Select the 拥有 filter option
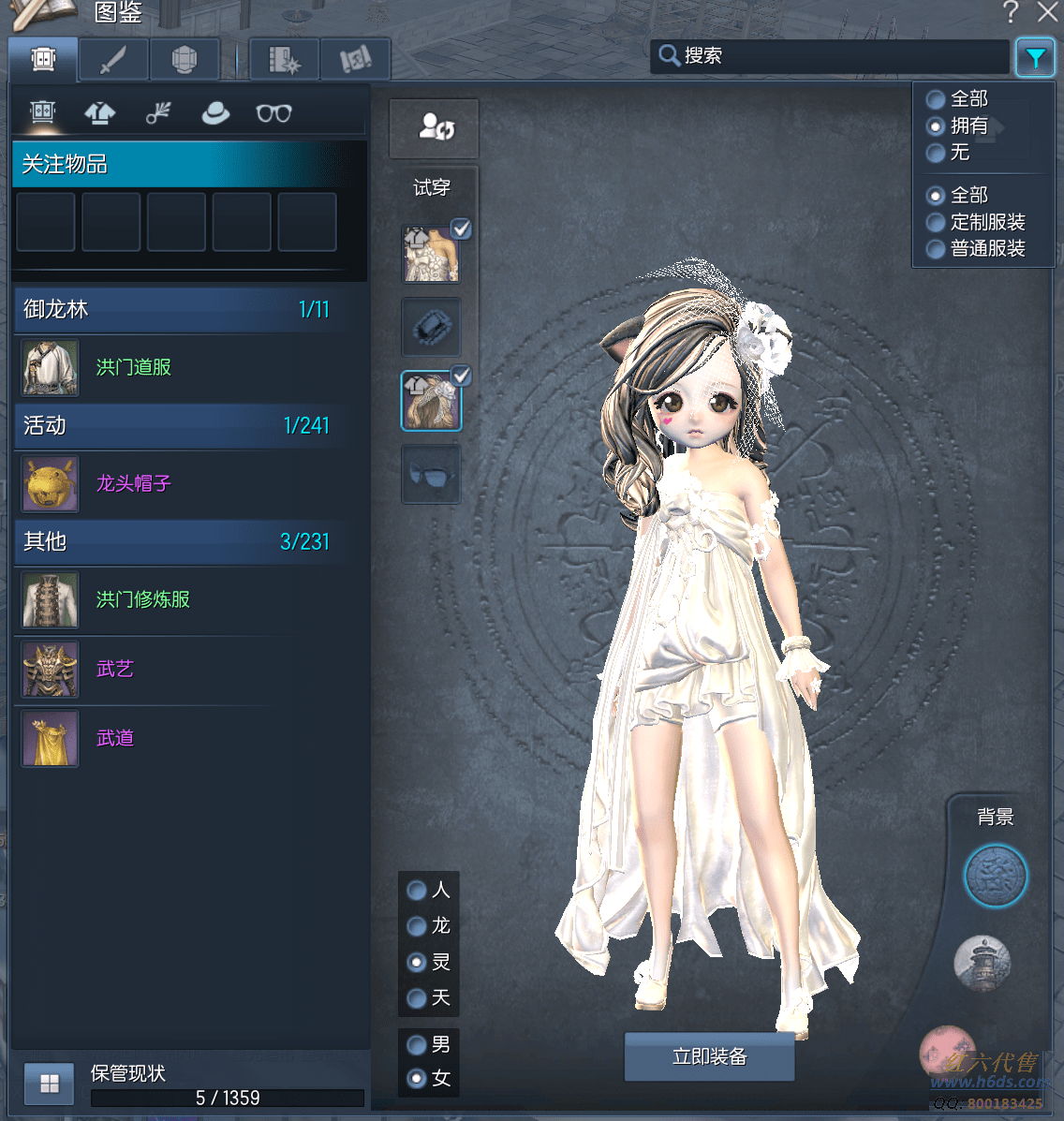Viewport: 1064px width, 1121px height. [x=936, y=126]
